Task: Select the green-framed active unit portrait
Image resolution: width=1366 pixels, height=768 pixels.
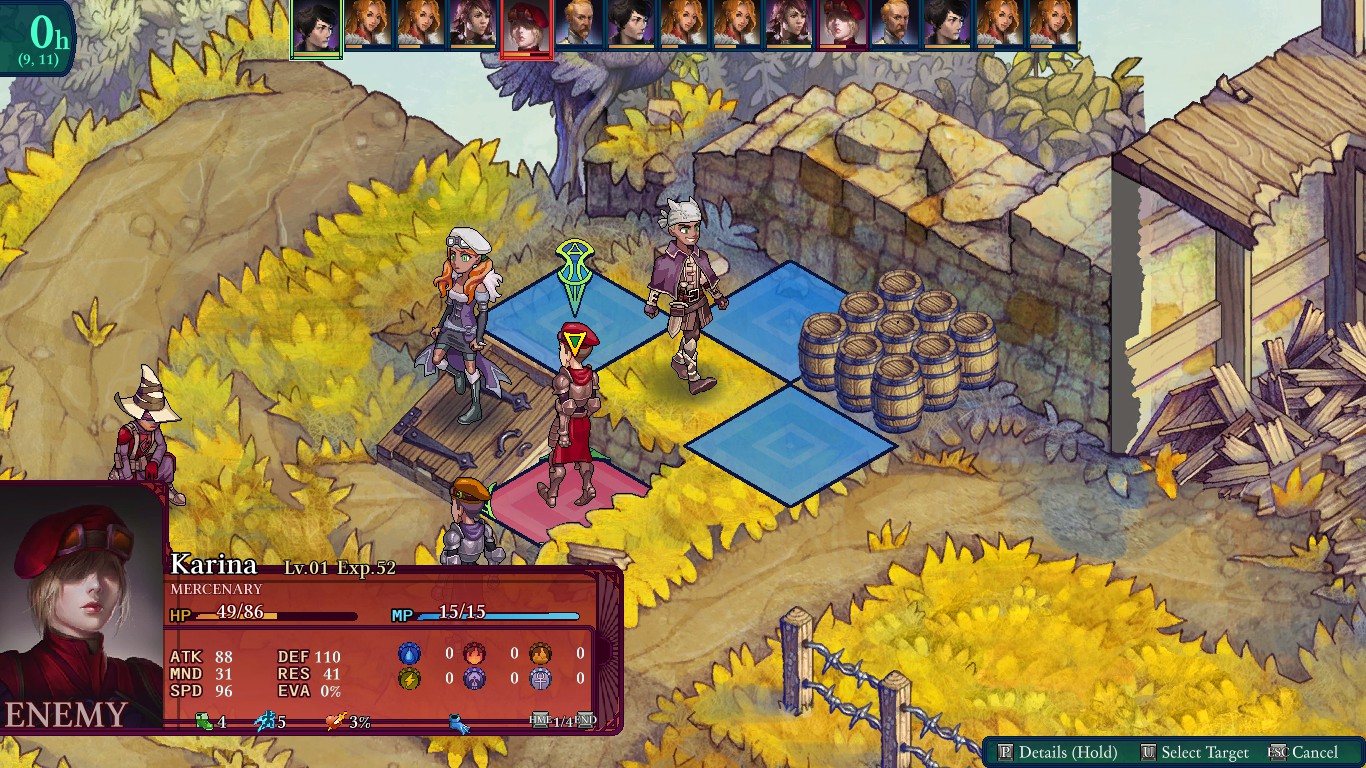Action: (x=316, y=27)
